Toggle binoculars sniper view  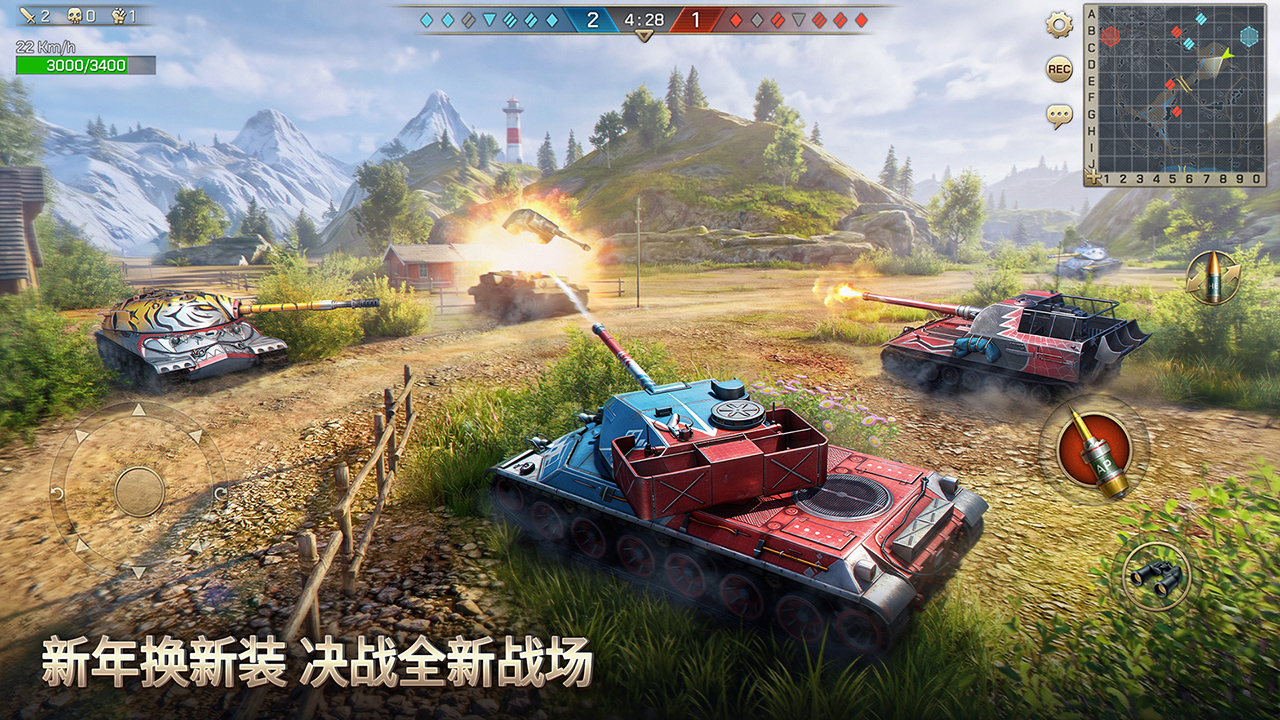tap(1156, 575)
